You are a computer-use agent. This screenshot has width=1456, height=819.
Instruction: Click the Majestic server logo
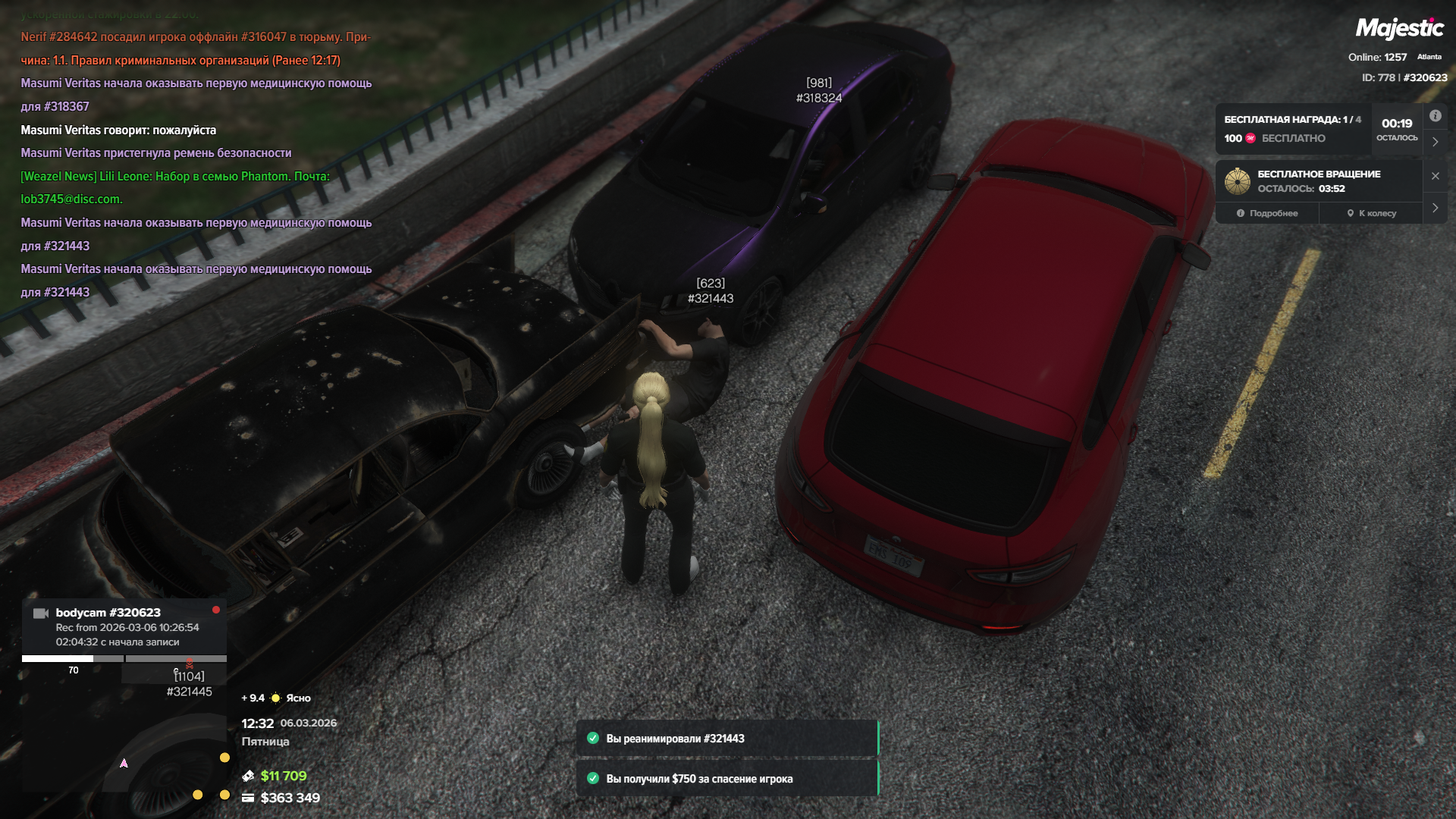1399,29
